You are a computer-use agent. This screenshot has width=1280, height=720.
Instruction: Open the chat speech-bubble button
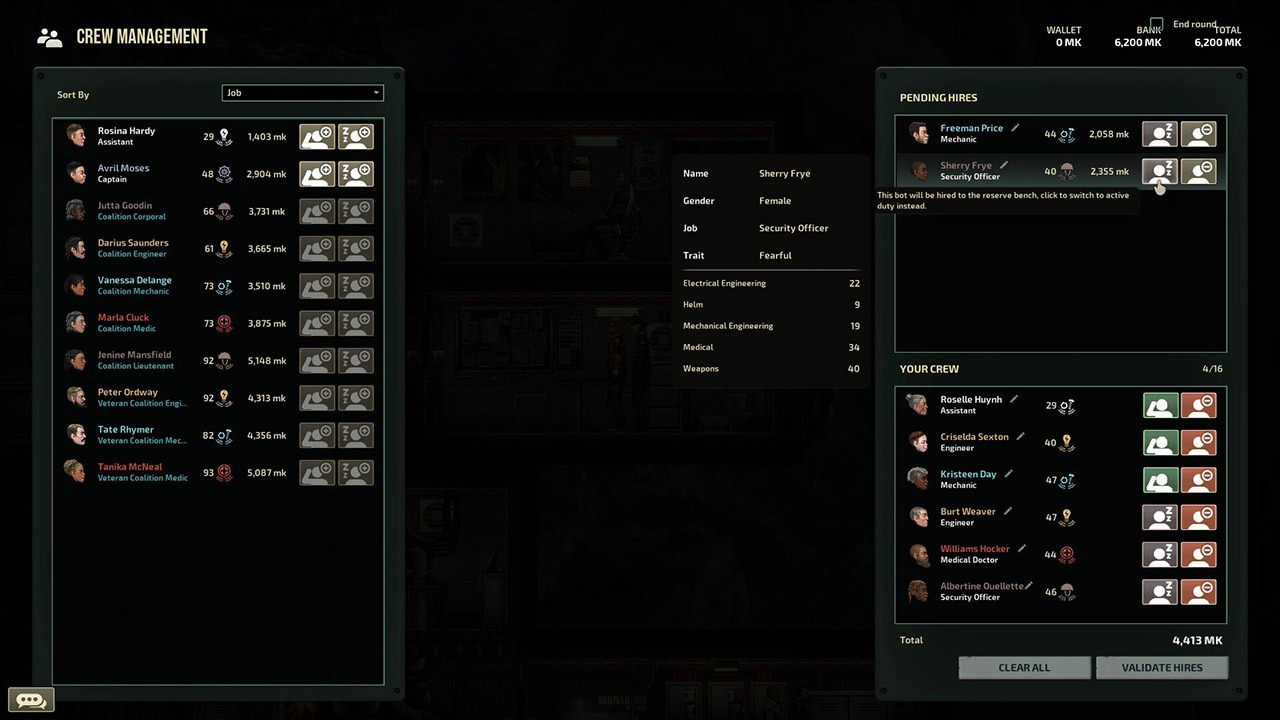click(30, 701)
